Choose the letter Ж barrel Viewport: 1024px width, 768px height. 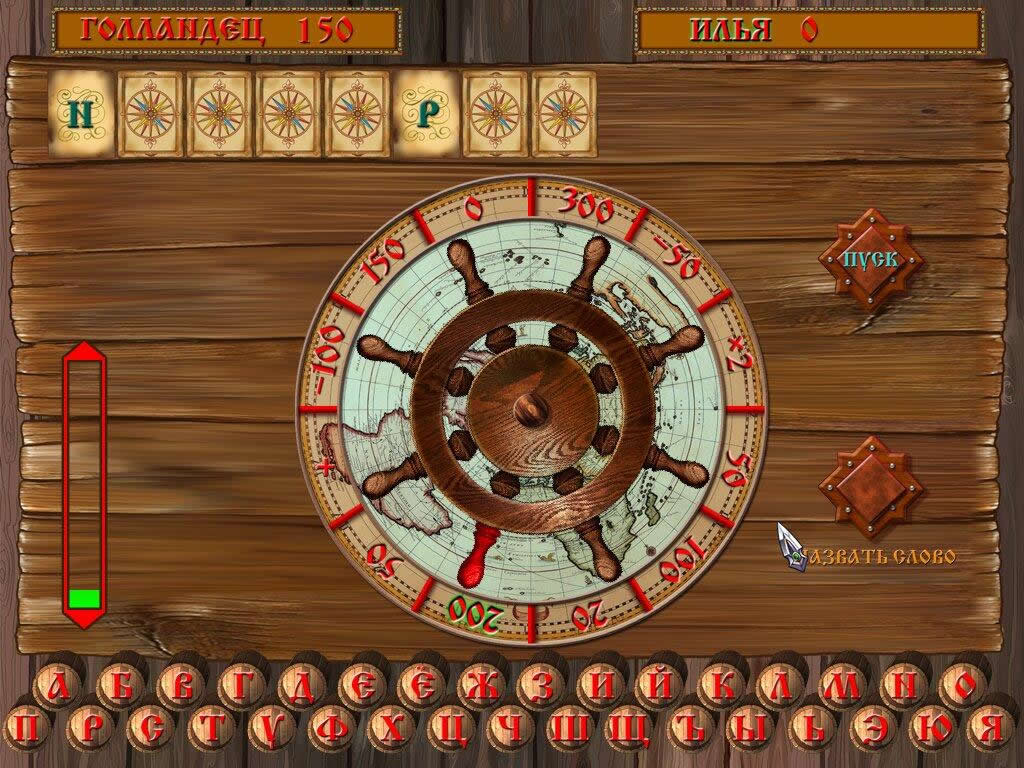(481, 686)
